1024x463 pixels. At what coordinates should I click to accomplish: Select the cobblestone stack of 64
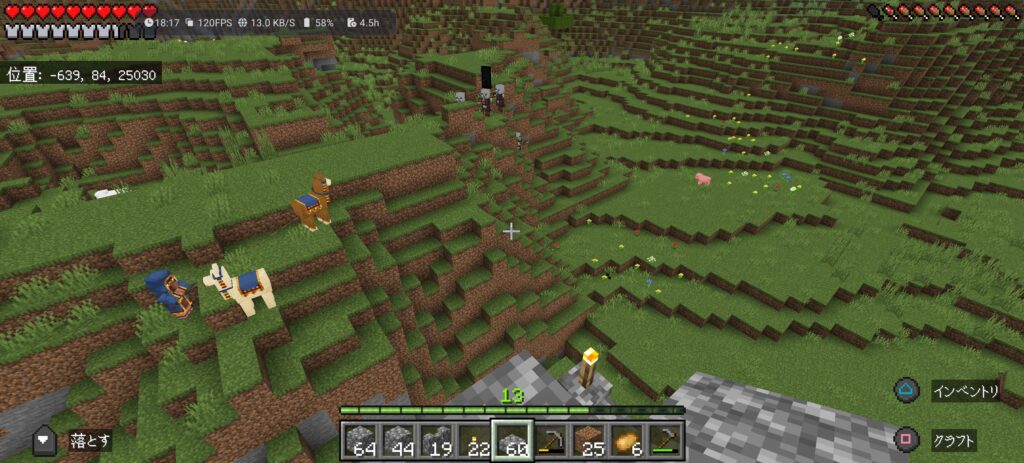(362, 440)
